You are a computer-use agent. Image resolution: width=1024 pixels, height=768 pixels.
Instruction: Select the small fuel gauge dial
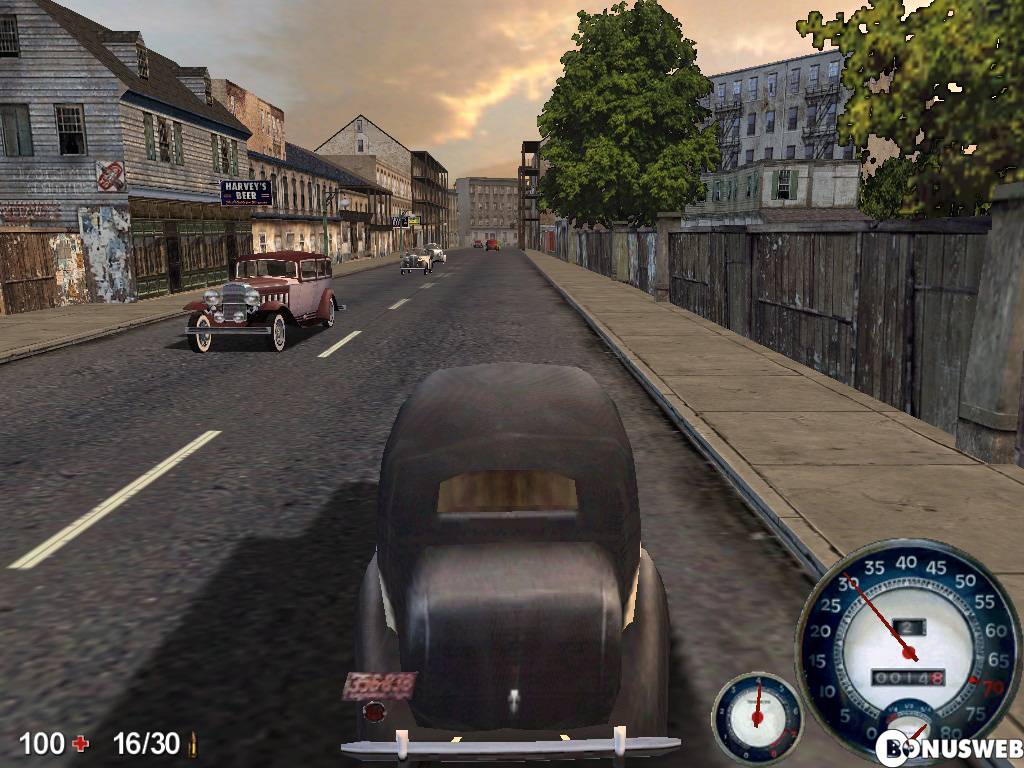pos(757,716)
